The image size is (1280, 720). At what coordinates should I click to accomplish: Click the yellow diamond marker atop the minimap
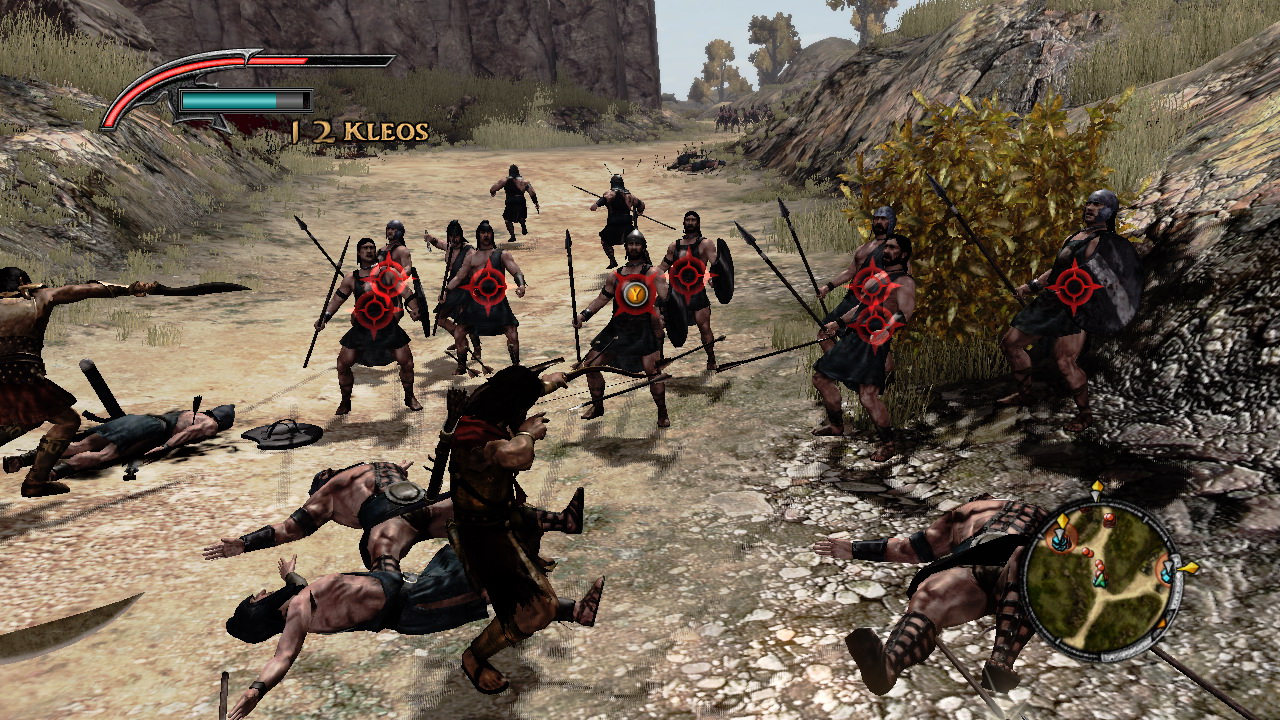pos(1097,487)
